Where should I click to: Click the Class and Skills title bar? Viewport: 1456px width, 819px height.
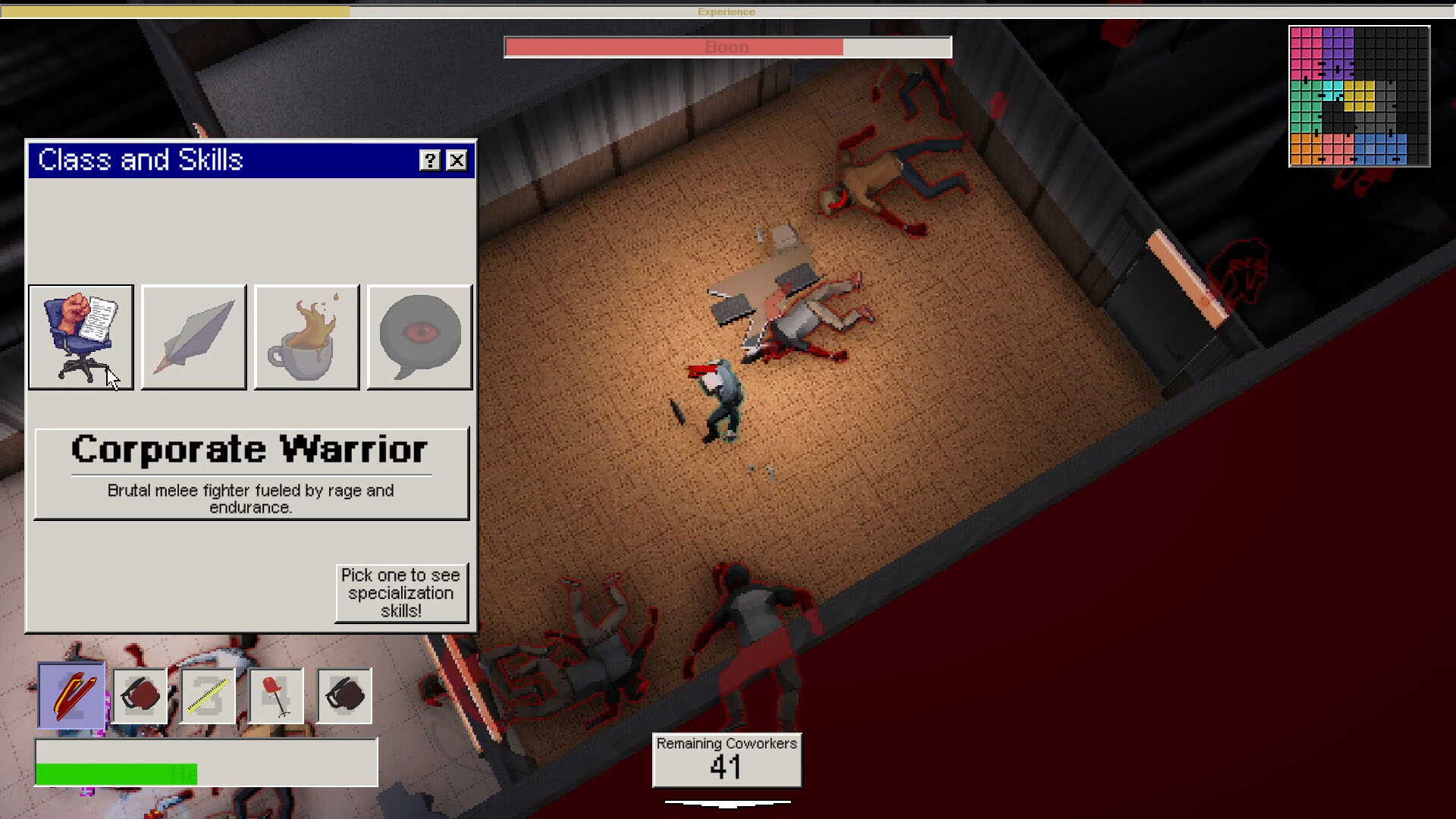(x=227, y=160)
